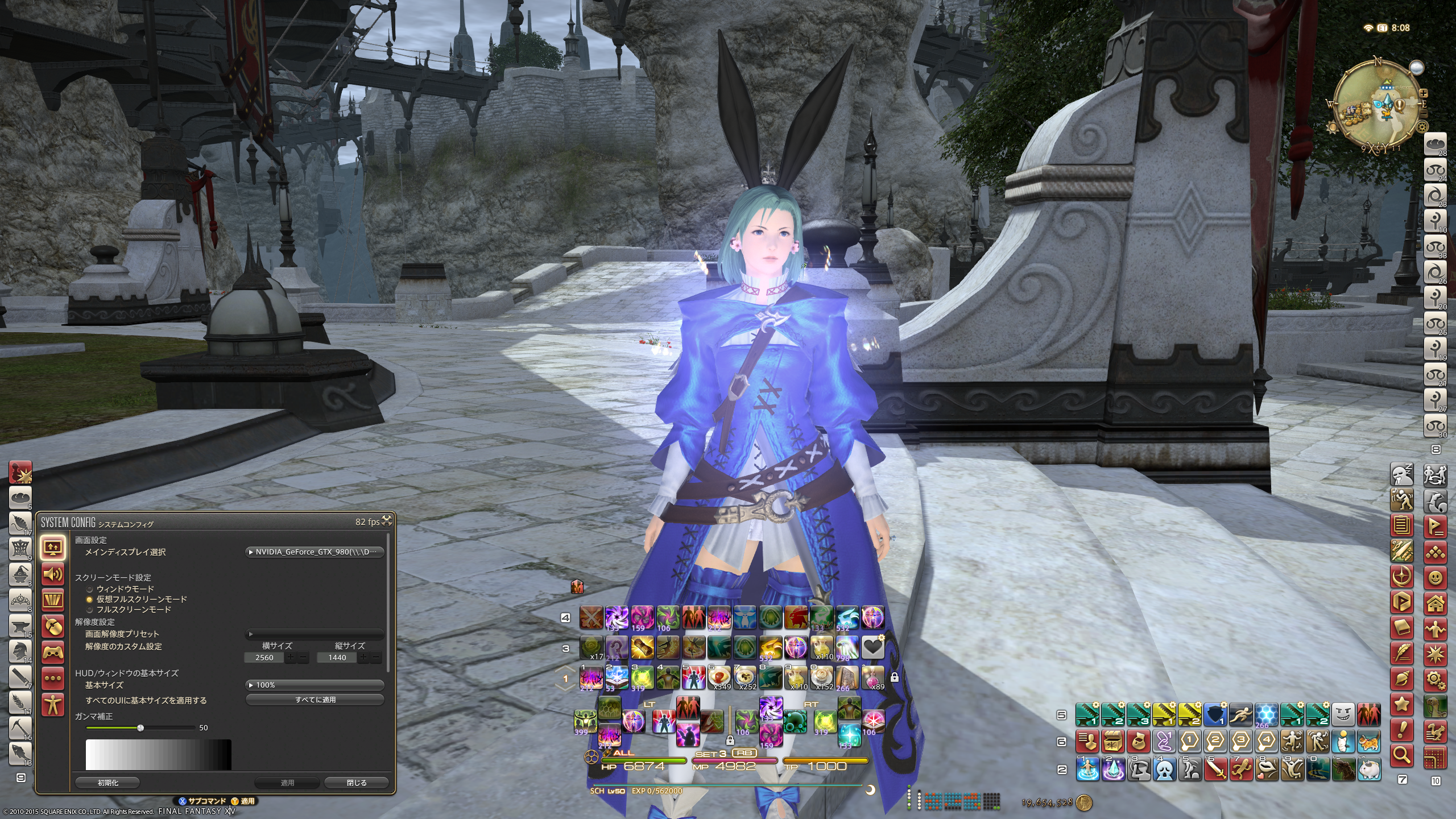Activate the white ghost face hotbar icon
This screenshot has width=1456, height=819.
click(x=1164, y=769)
